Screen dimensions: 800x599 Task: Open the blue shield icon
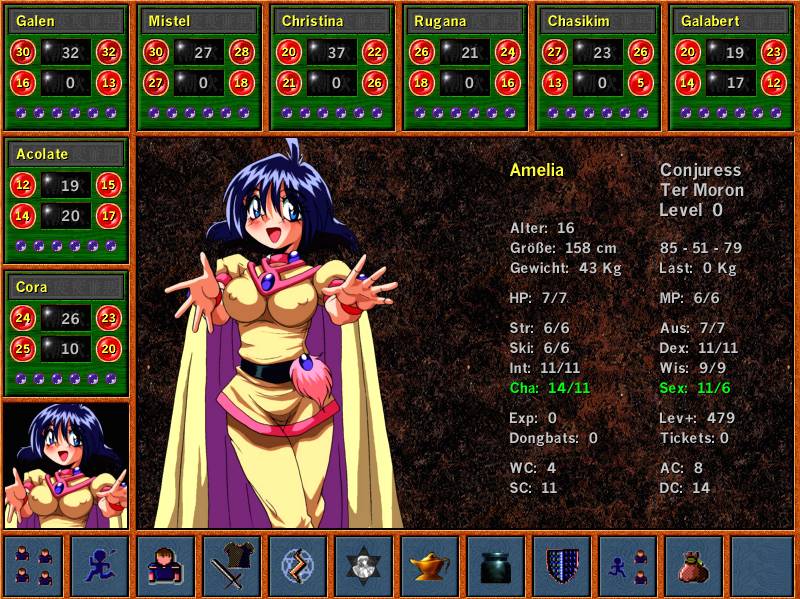[x=562, y=566]
